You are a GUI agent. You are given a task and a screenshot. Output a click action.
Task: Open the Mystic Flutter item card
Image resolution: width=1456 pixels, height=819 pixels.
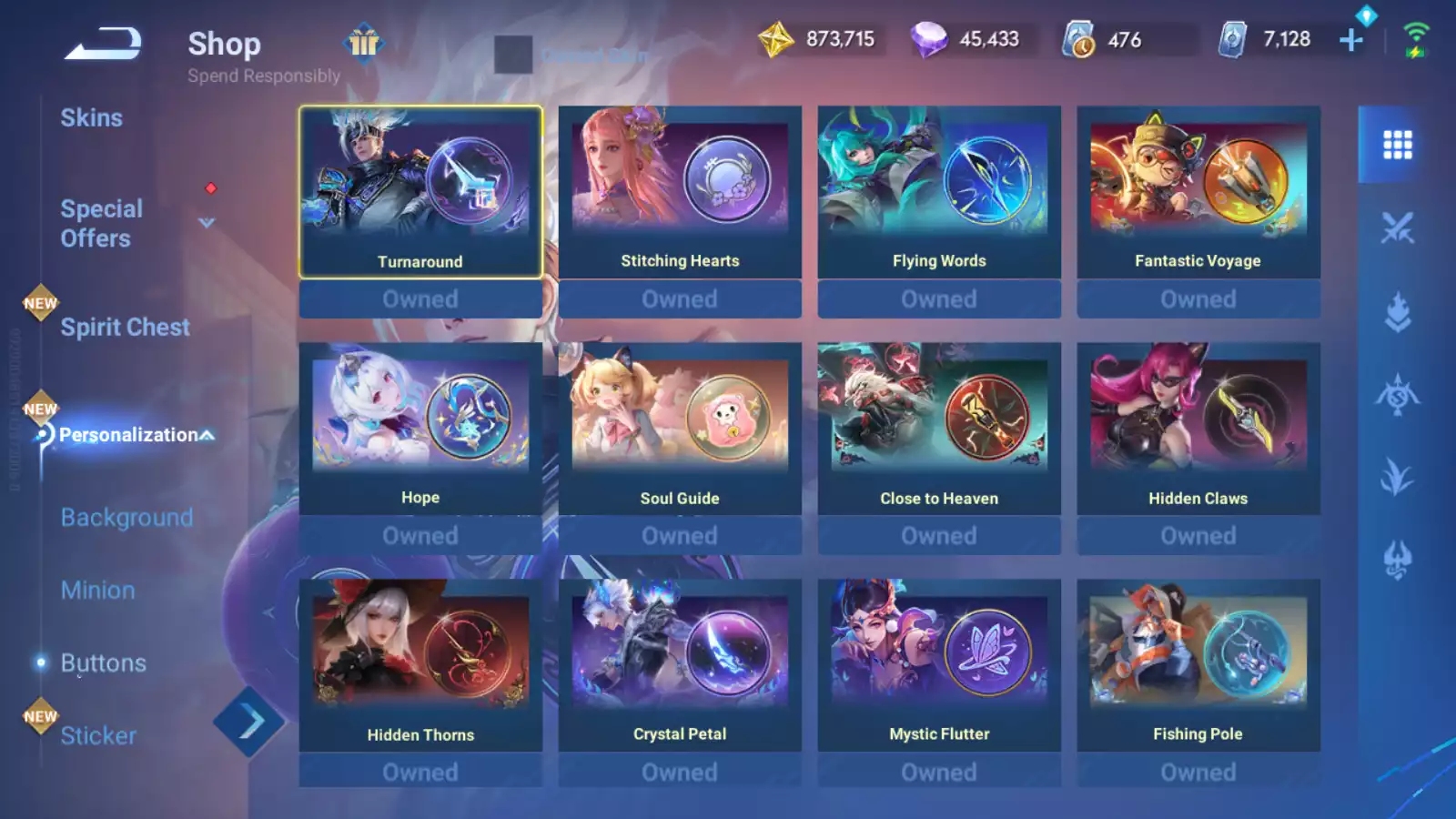[939, 665]
